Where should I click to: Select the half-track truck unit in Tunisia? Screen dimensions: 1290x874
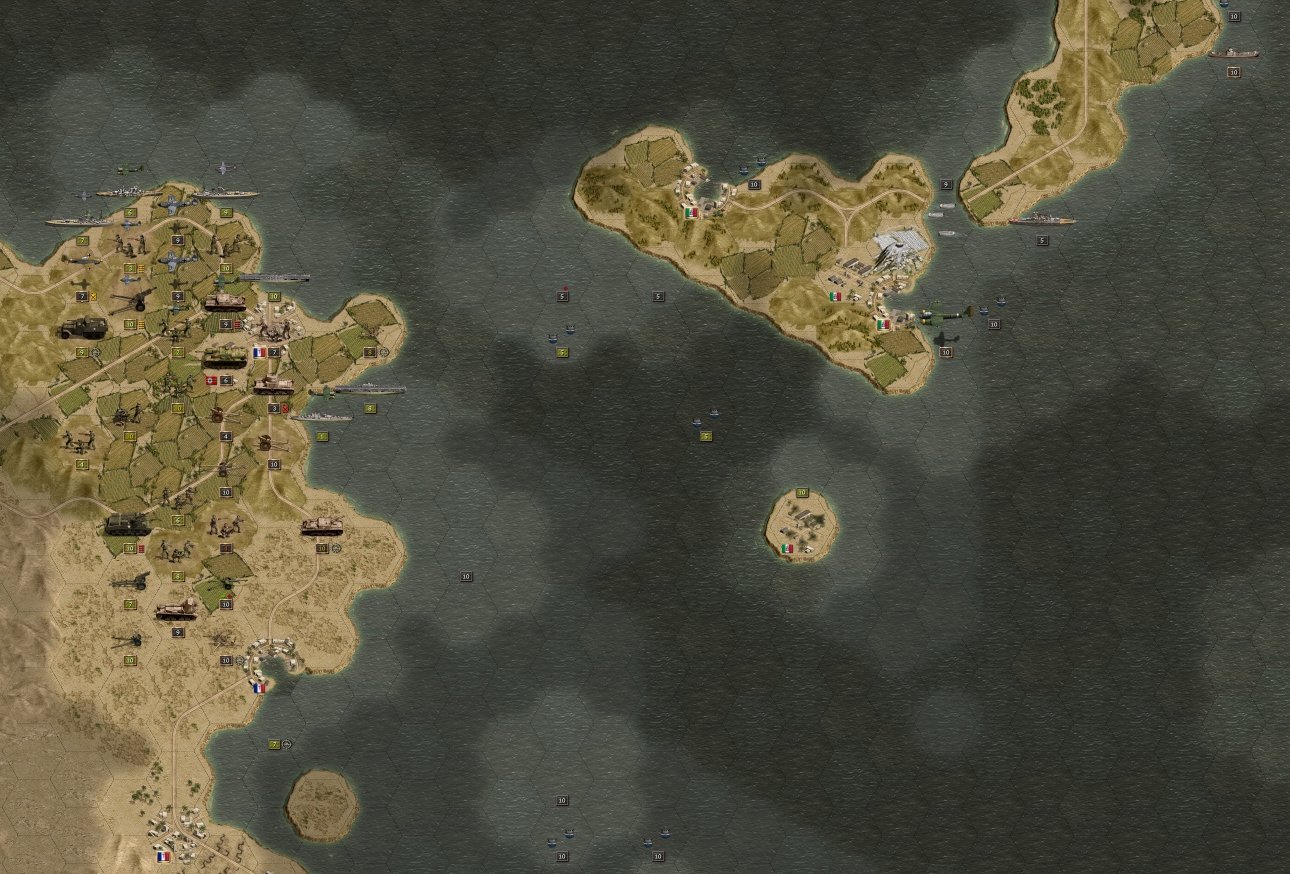click(81, 326)
